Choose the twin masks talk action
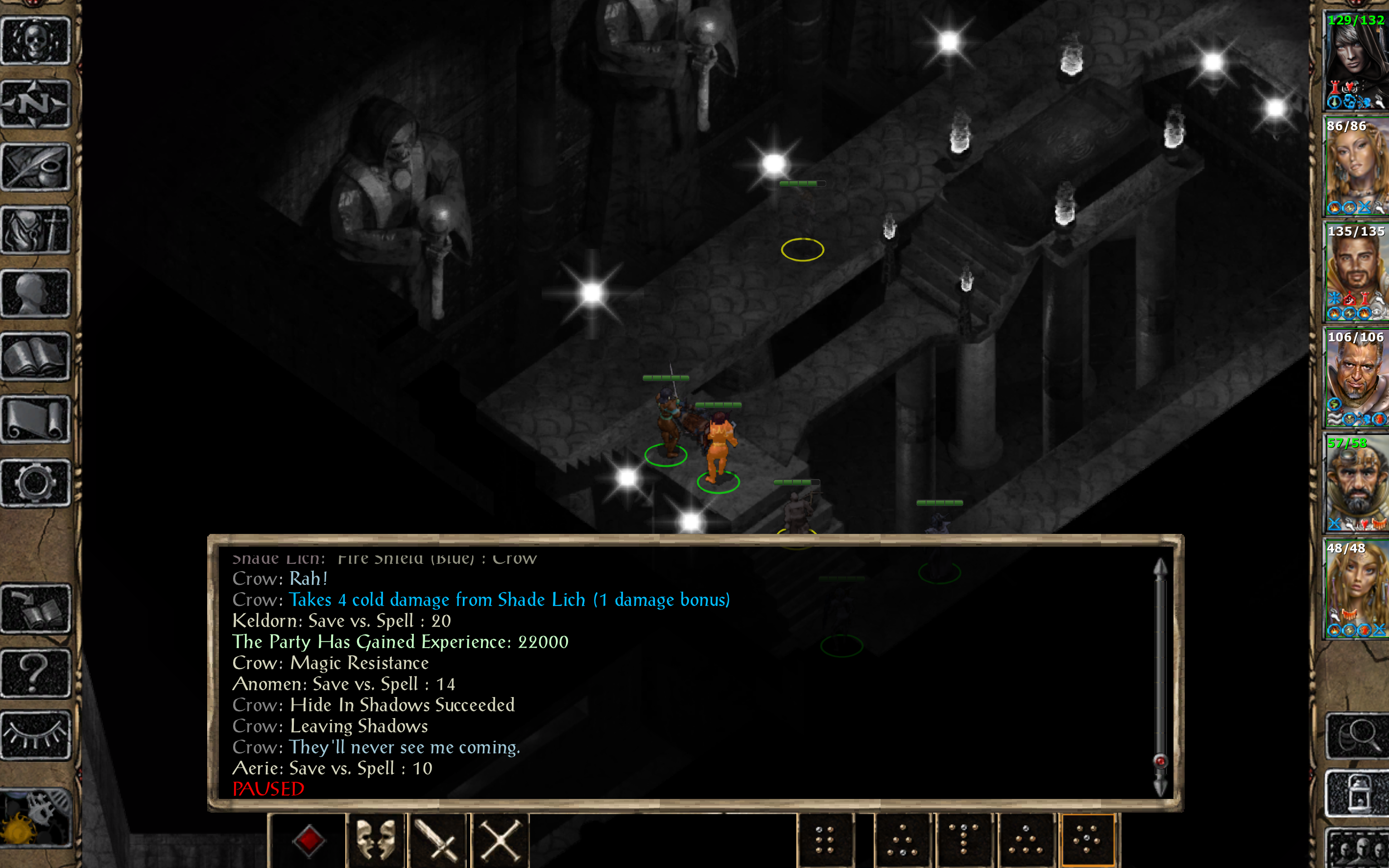The height and width of the screenshot is (868, 1389). tap(376, 841)
